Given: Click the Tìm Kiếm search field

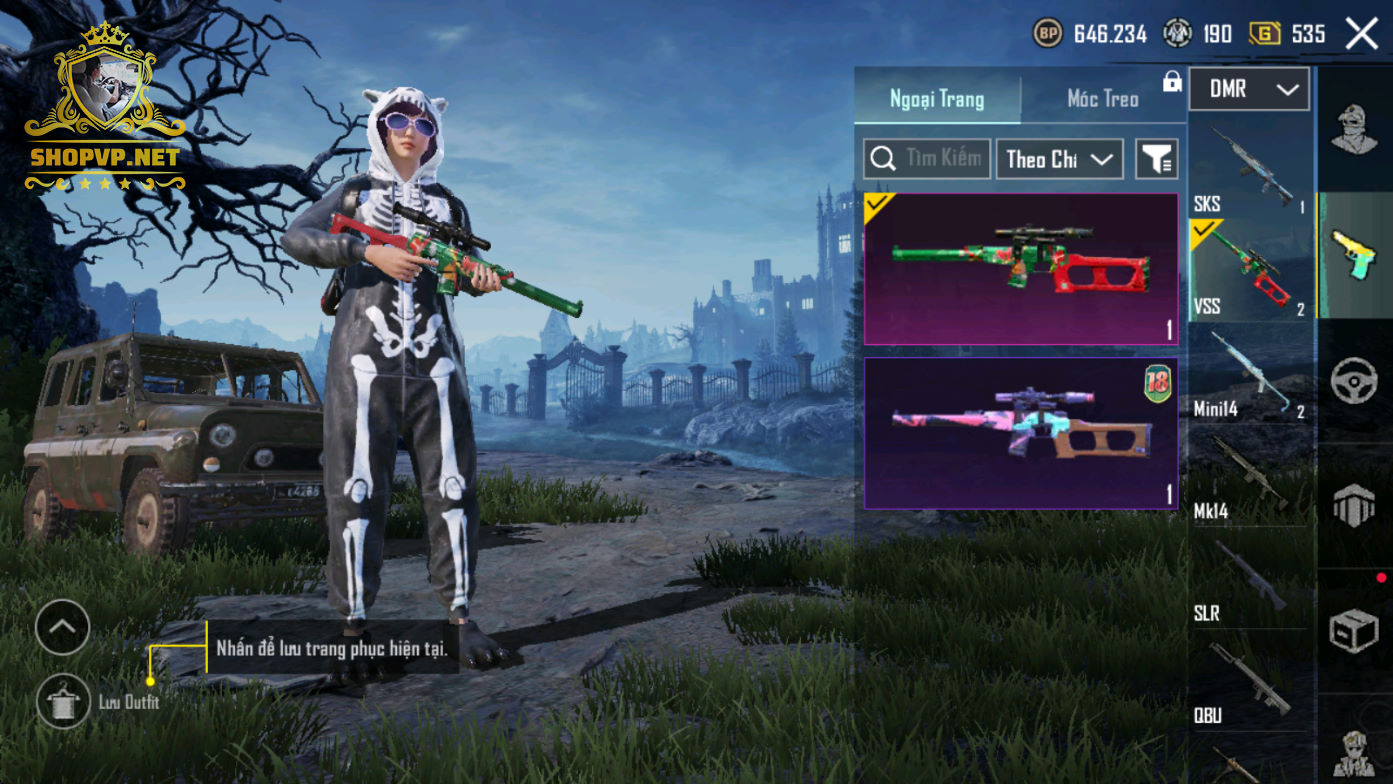Looking at the screenshot, I should pyautogui.click(x=927, y=159).
